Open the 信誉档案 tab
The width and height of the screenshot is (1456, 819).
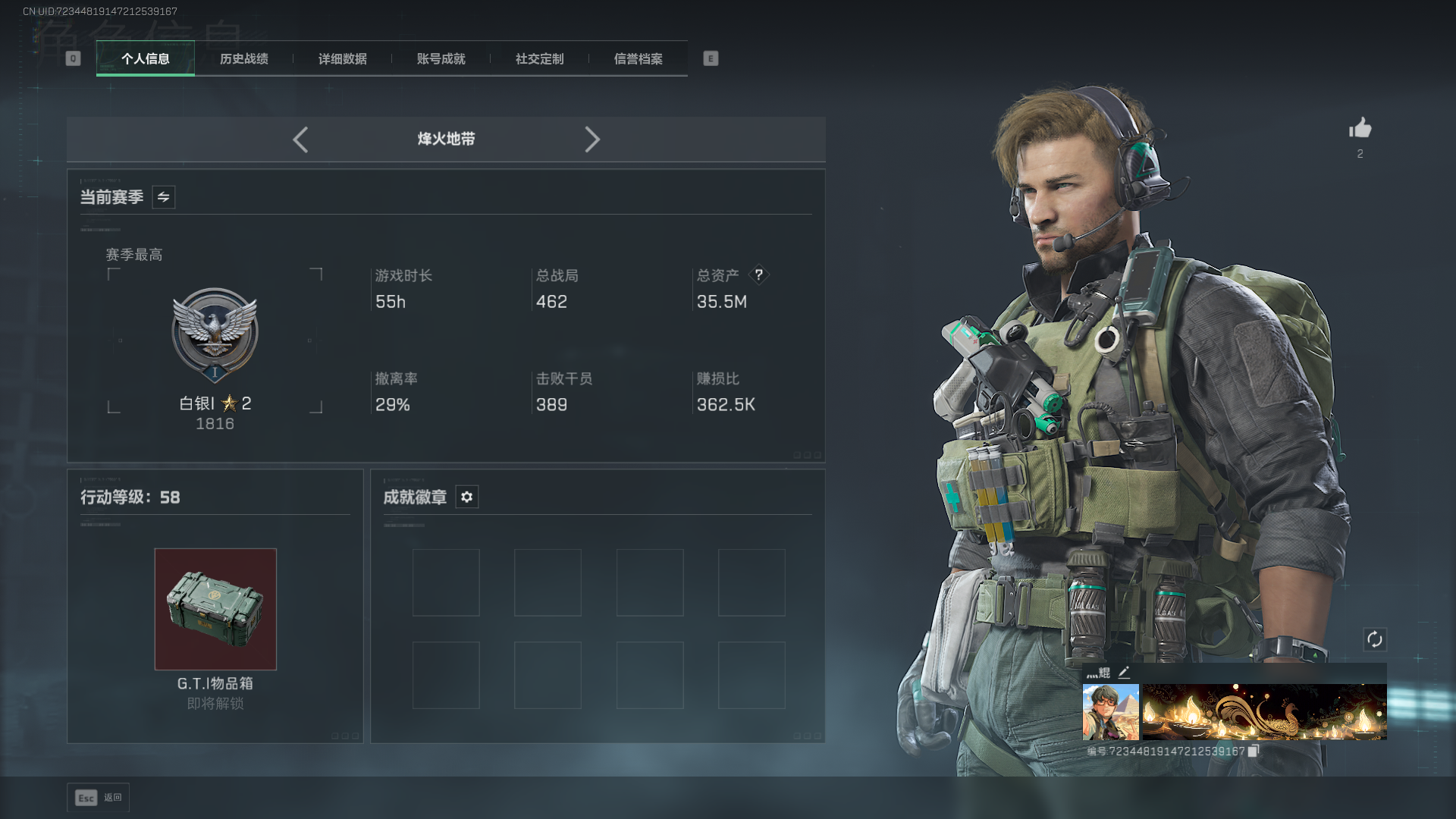click(639, 59)
